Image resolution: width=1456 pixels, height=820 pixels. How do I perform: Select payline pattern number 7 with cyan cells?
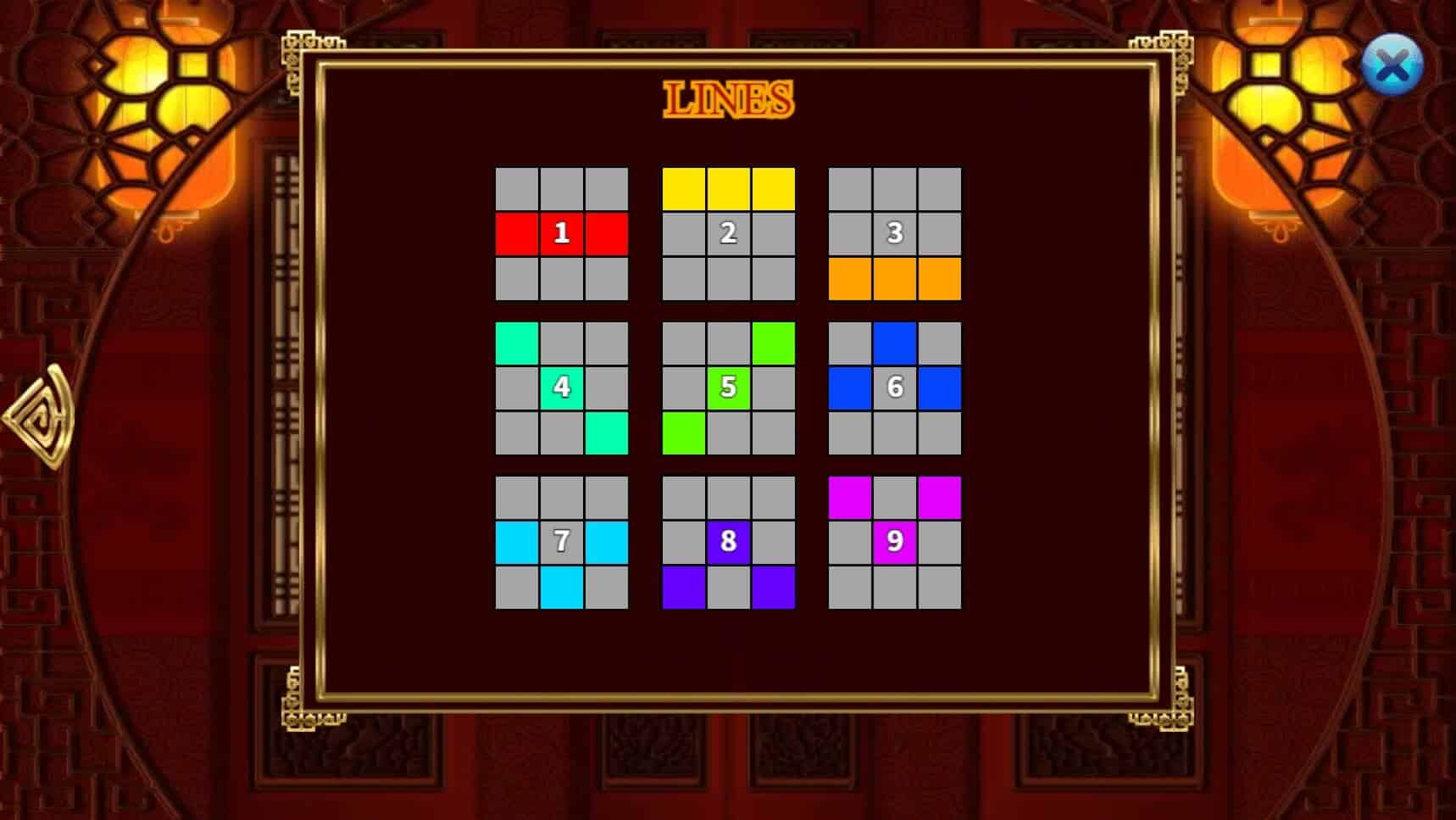[560, 541]
